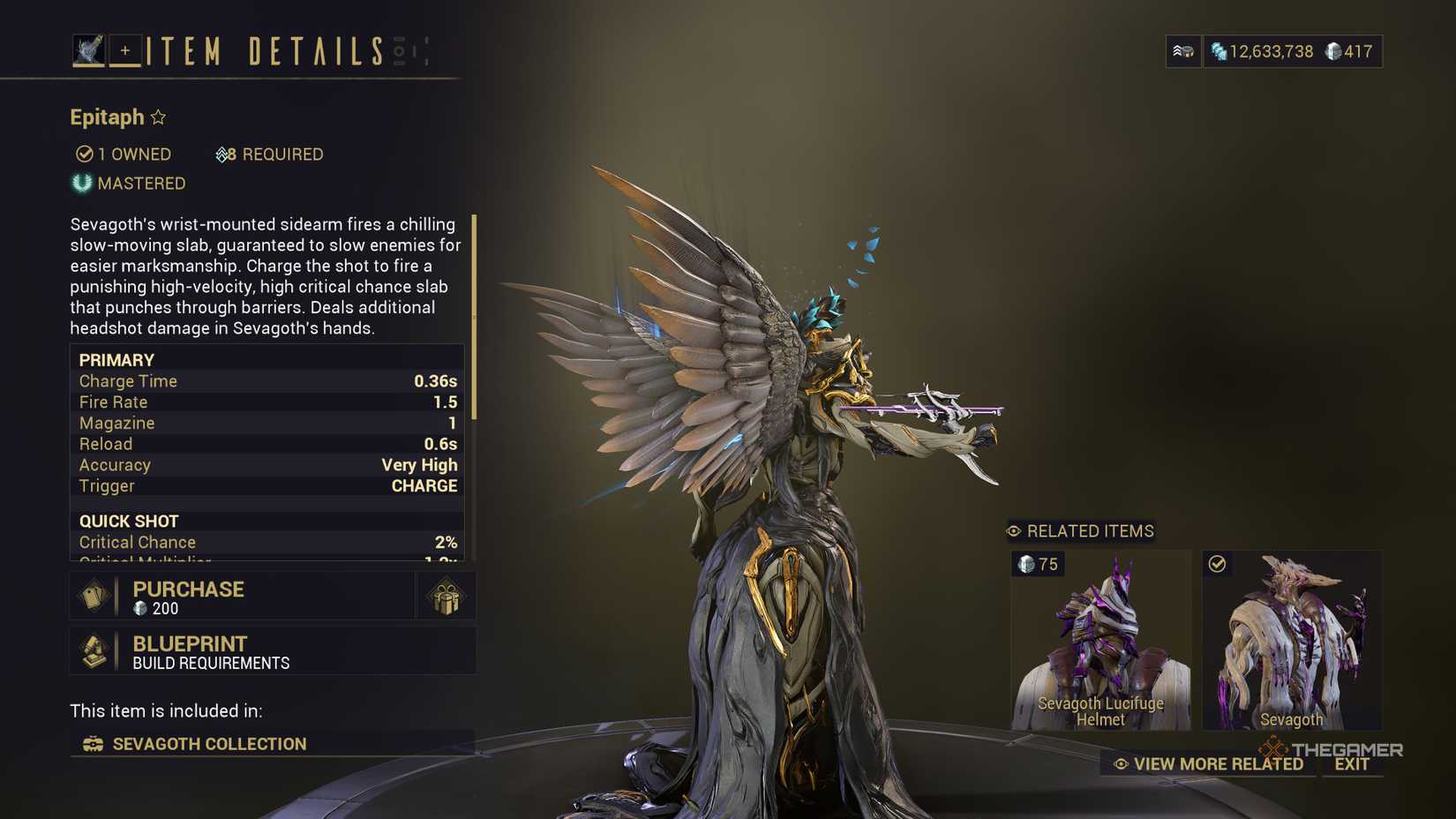Click the syndicate medallion icon near currency display
The image size is (1456, 819).
point(1183,51)
